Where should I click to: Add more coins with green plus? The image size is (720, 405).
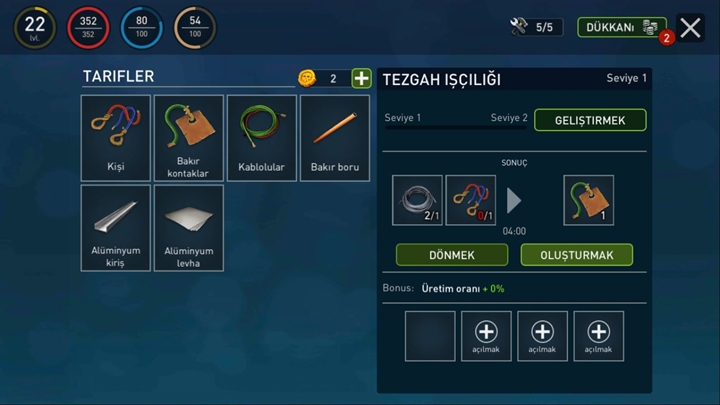coord(361,78)
